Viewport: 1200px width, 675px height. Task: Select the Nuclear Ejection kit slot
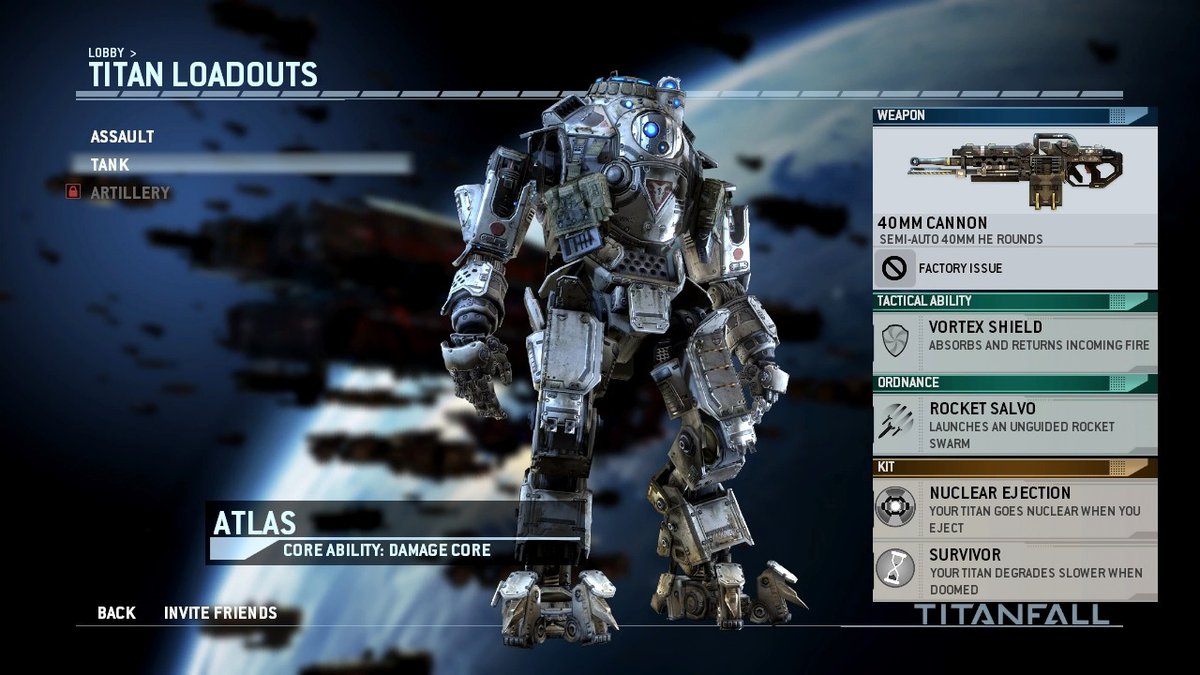(1014, 509)
